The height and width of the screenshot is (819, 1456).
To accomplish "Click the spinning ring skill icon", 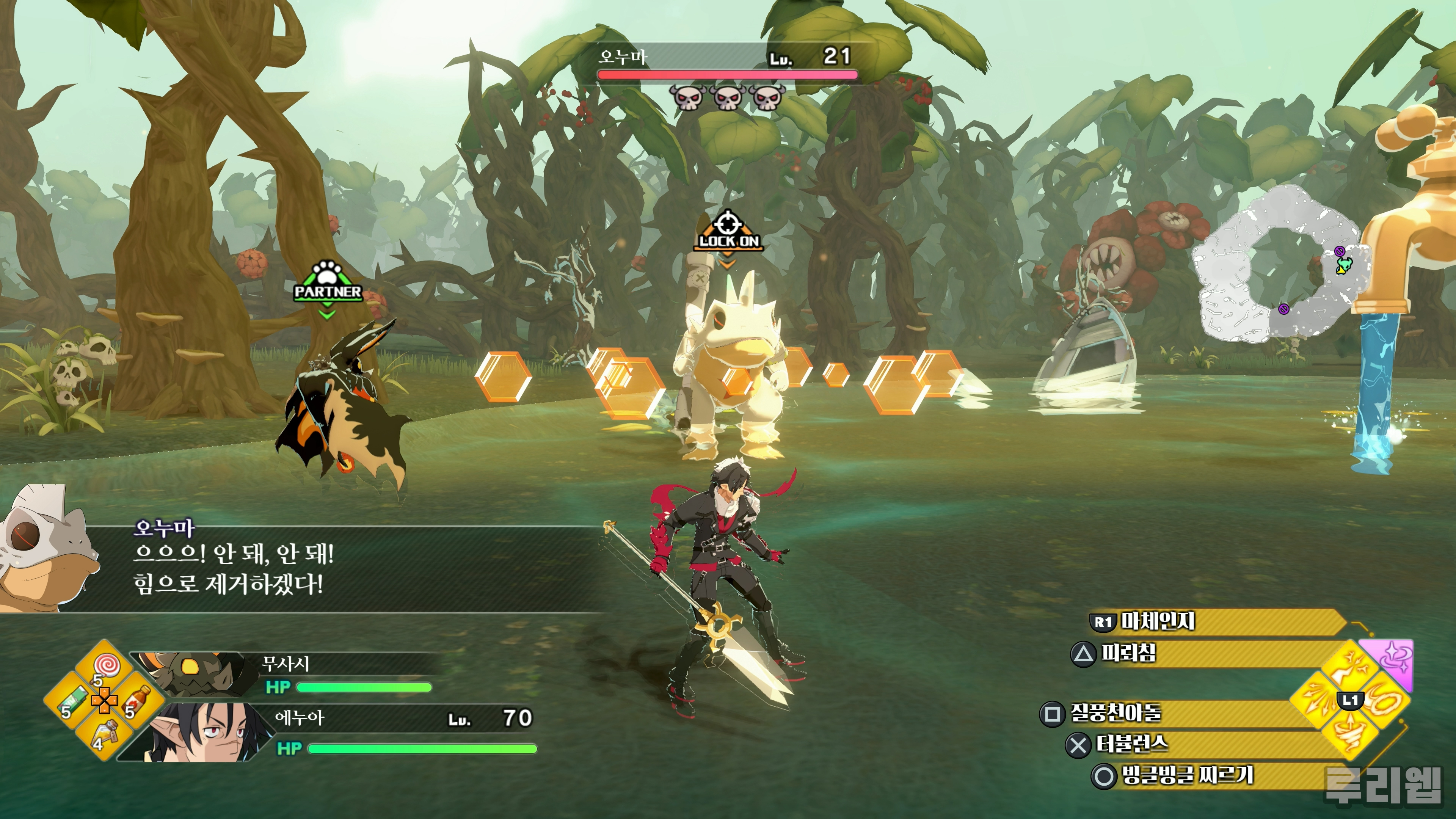I will click(1385, 701).
